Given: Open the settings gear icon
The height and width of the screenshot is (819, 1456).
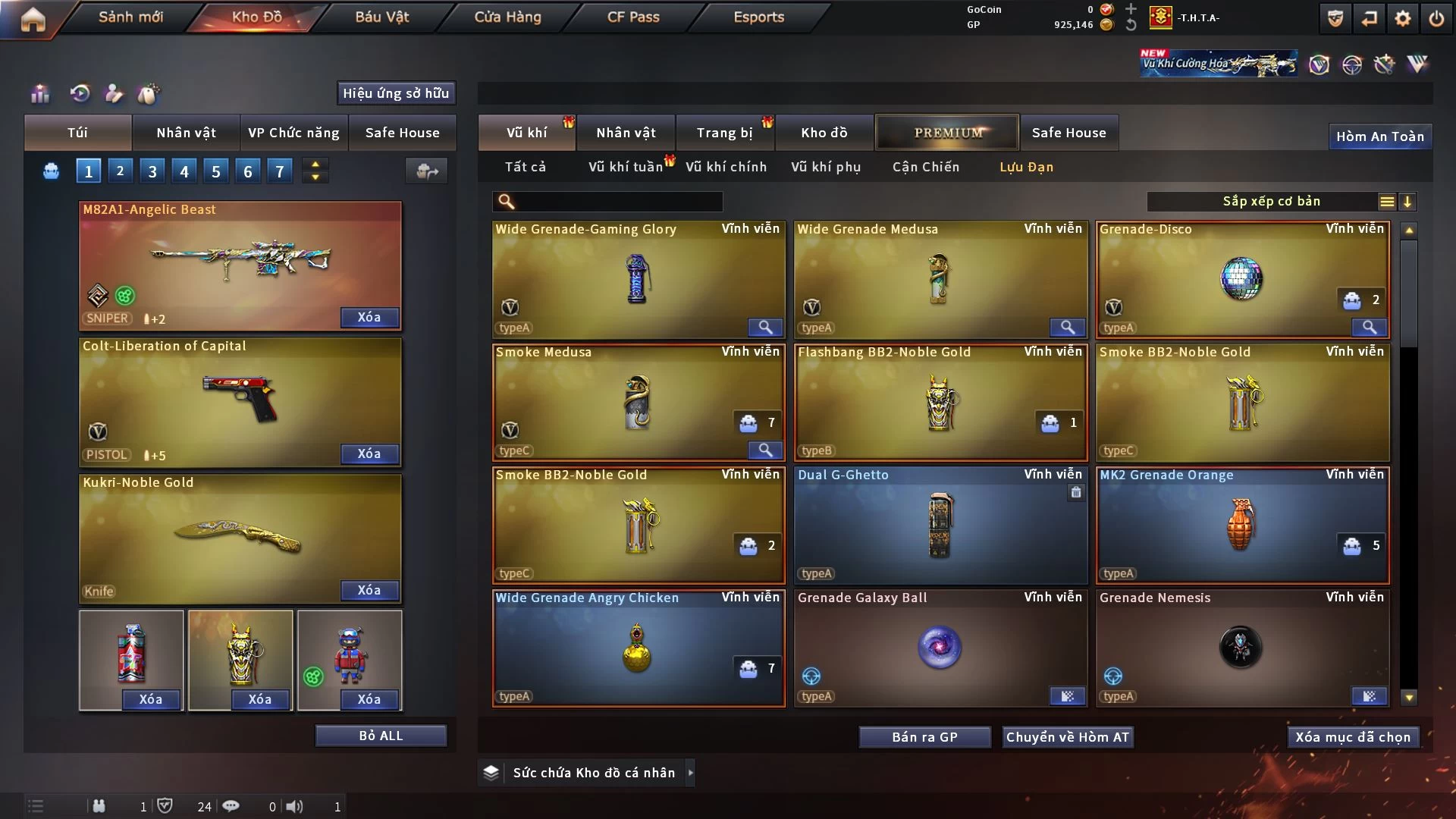Looking at the screenshot, I should (1402, 18).
